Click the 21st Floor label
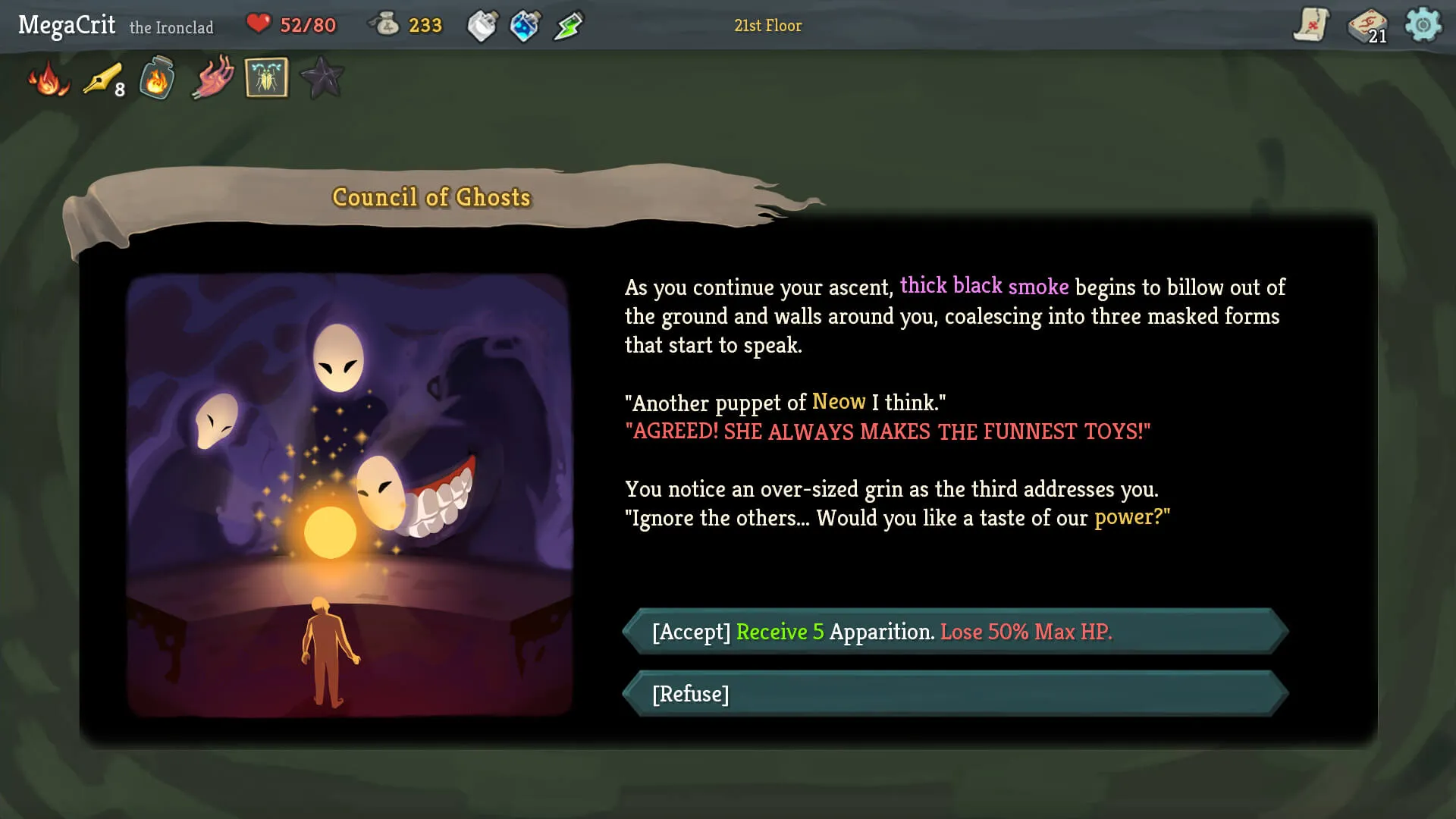The height and width of the screenshot is (819, 1456). pyautogui.click(x=767, y=25)
